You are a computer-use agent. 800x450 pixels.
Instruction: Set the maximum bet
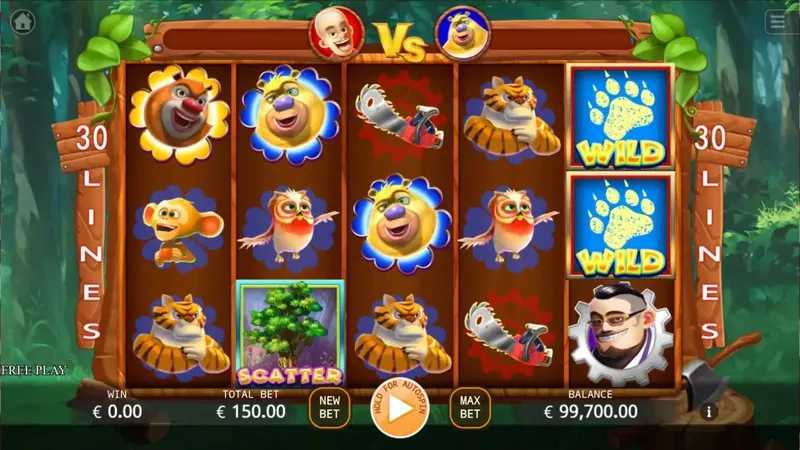click(x=470, y=407)
